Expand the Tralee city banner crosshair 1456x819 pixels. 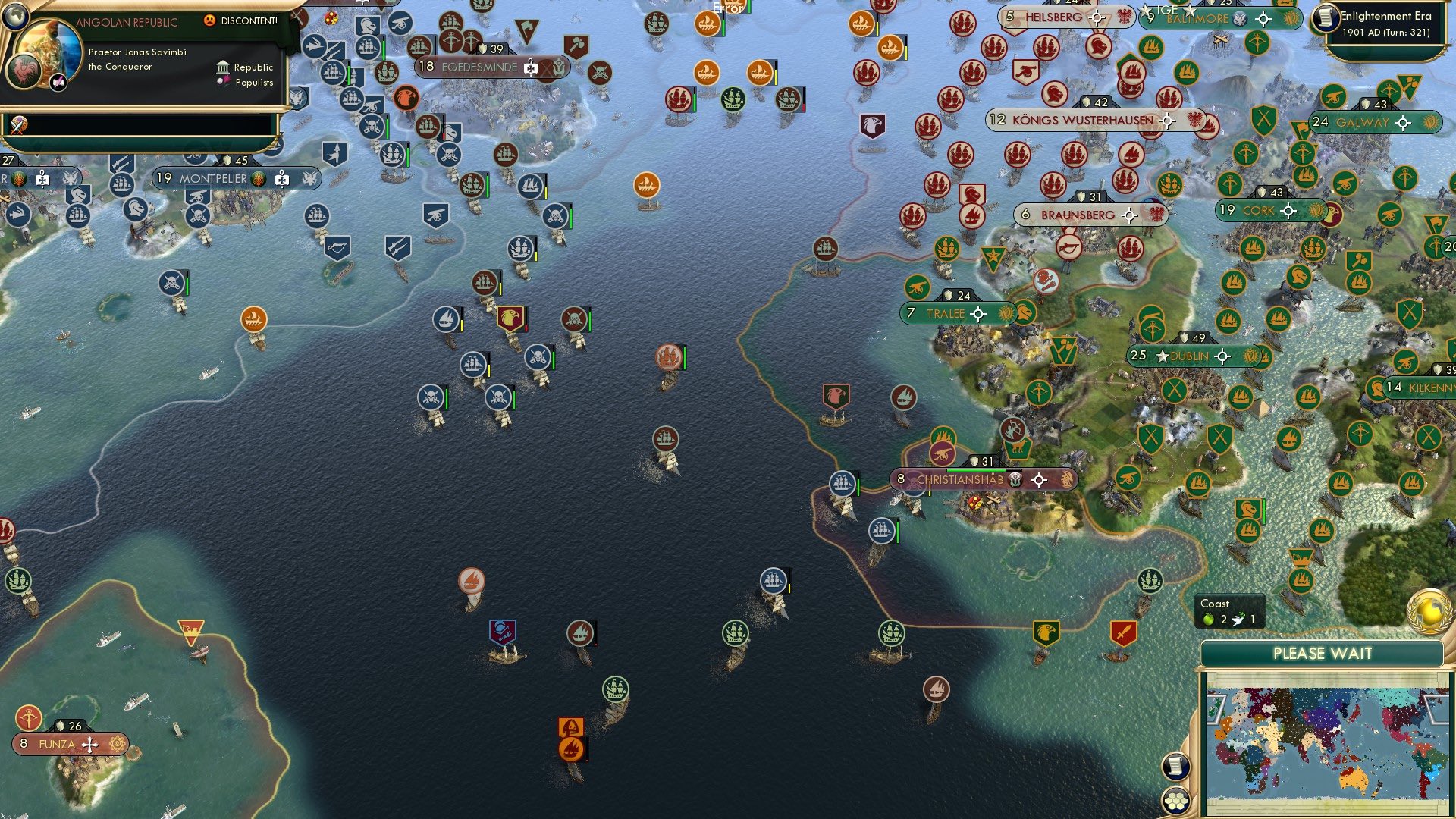978,313
